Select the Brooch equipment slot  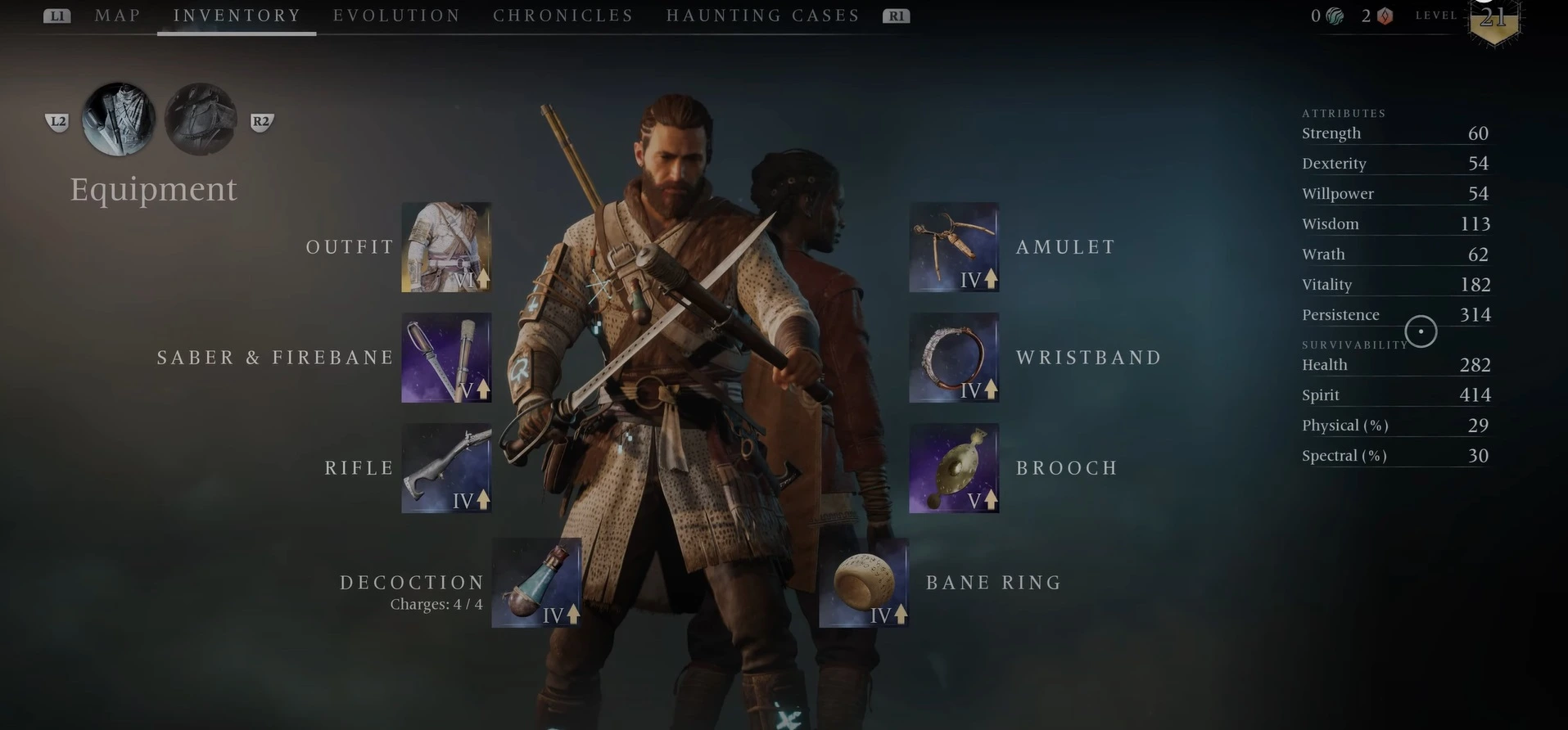click(954, 468)
